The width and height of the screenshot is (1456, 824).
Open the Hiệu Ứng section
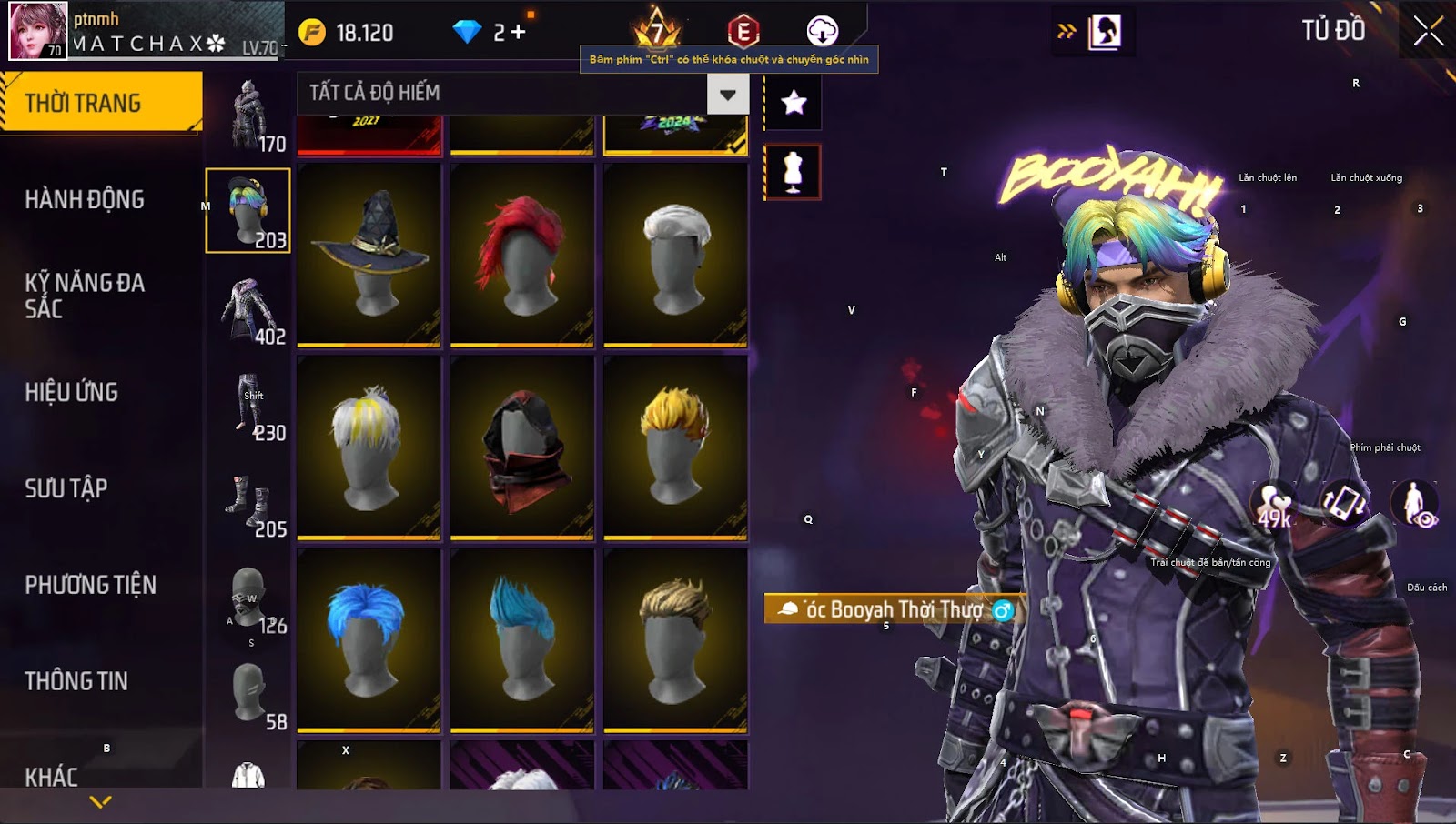point(72,392)
